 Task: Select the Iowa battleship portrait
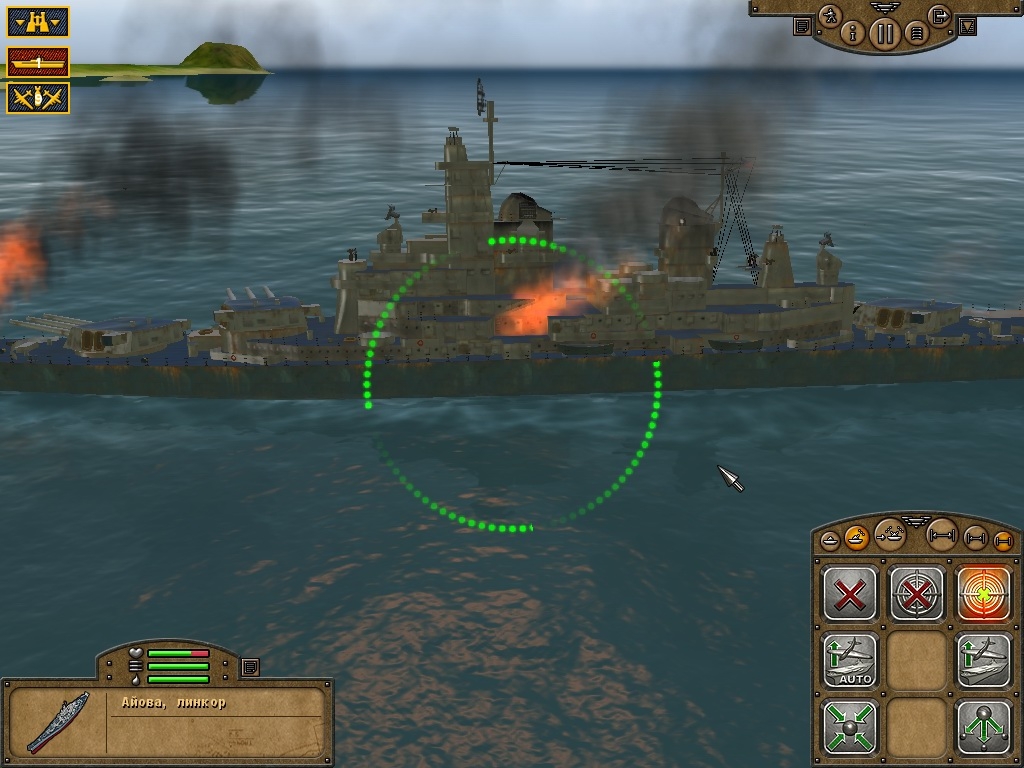pyautogui.click(x=57, y=722)
